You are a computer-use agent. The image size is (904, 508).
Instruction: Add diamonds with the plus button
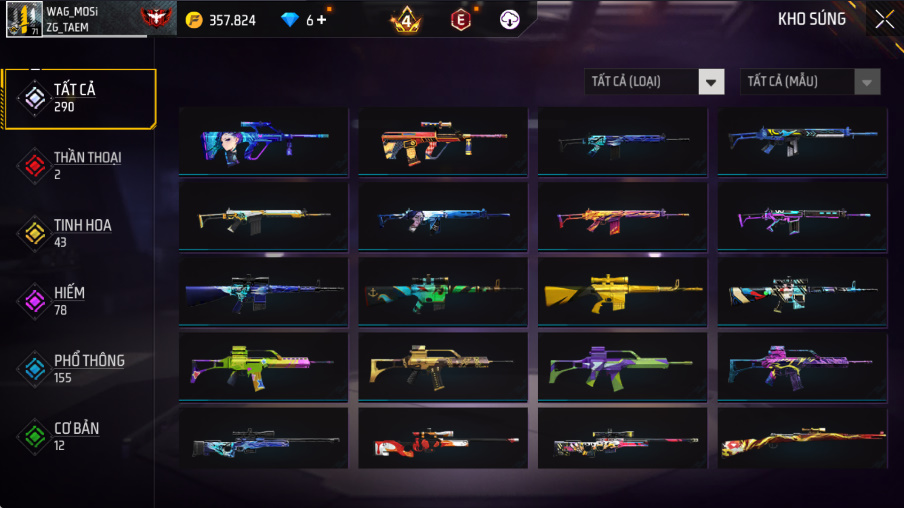321,20
